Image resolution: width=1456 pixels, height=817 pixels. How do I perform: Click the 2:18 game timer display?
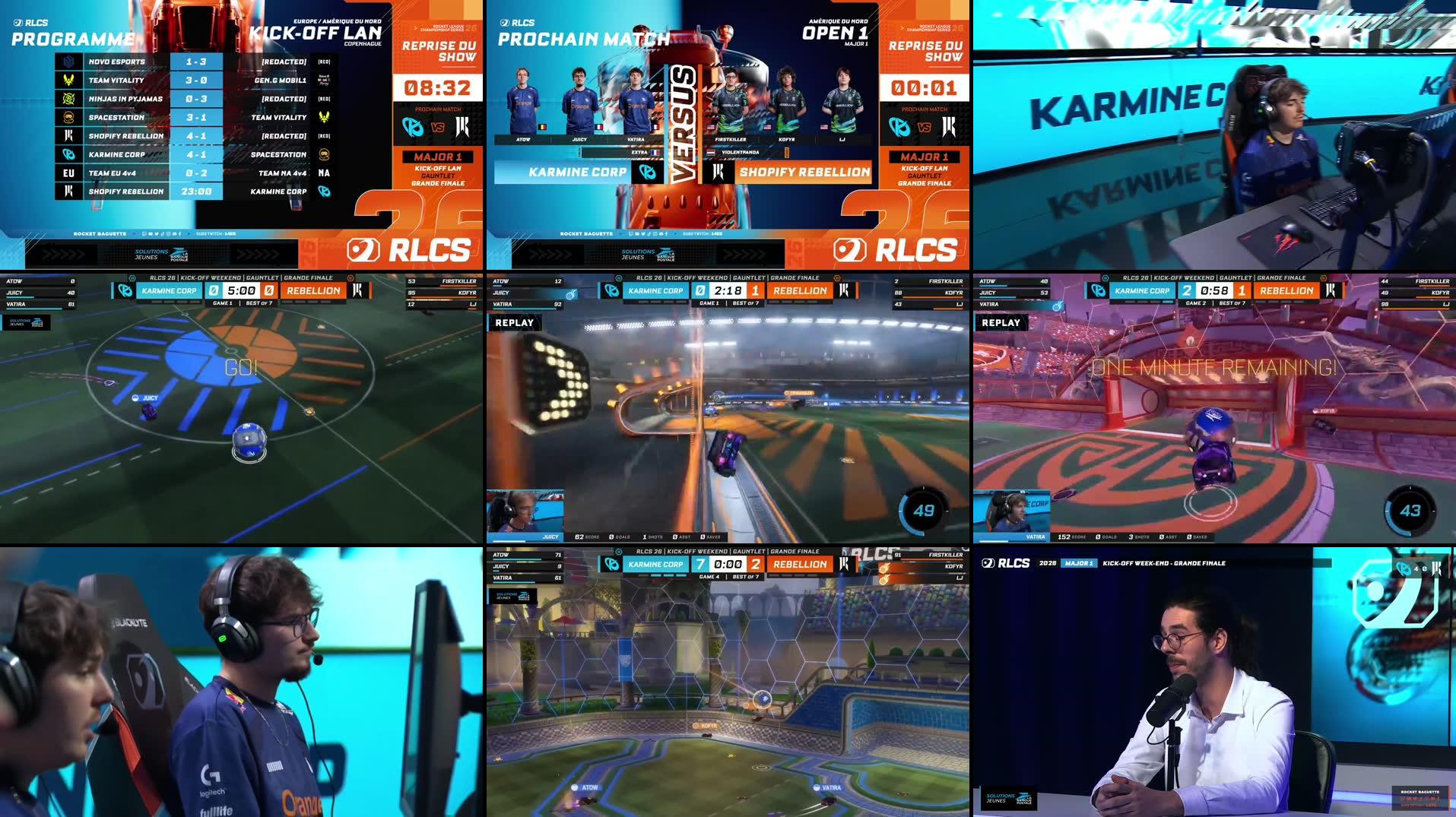(x=728, y=290)
